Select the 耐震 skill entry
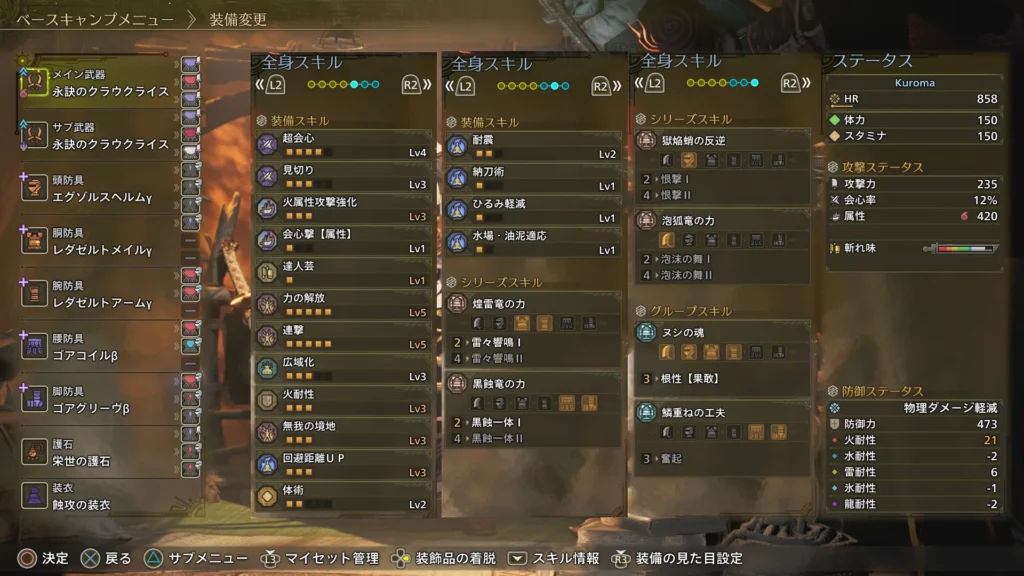The image size is (1024, 576). 532,147
